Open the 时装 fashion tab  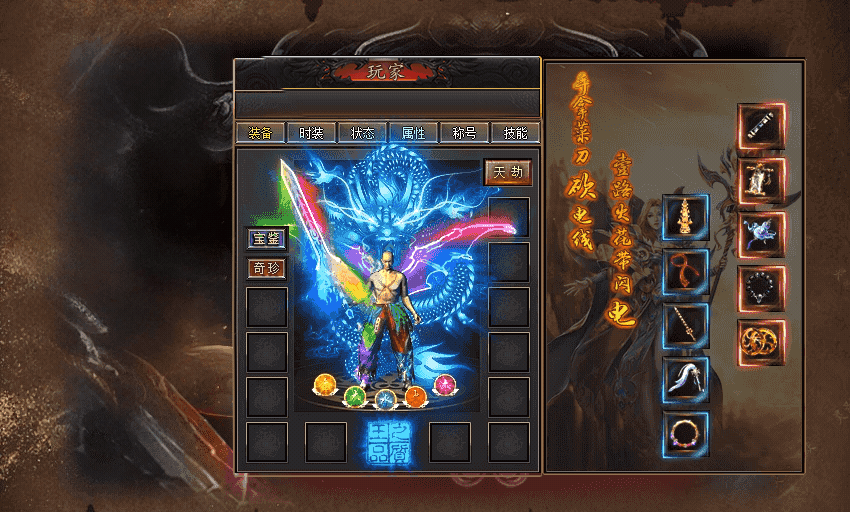(x=311, y=133)
